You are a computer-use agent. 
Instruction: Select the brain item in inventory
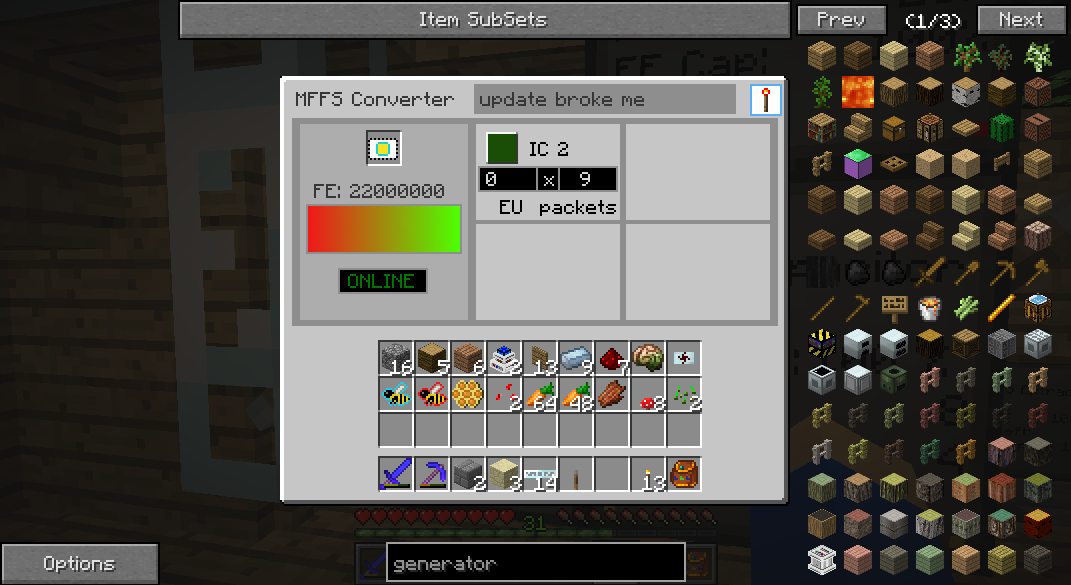[x=648, y=358]
